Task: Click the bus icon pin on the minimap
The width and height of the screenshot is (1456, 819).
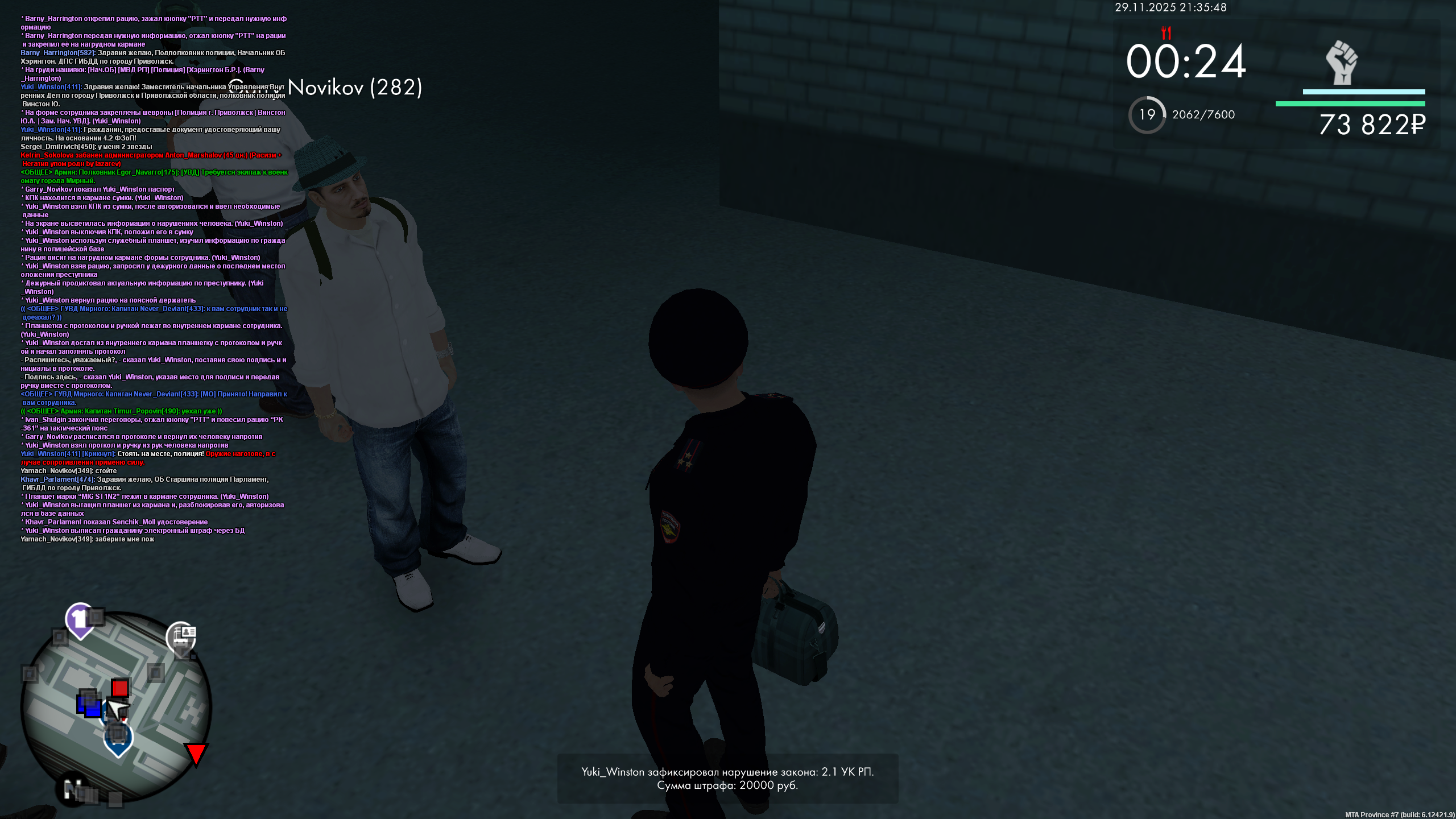Action: [x=117, y=736]
